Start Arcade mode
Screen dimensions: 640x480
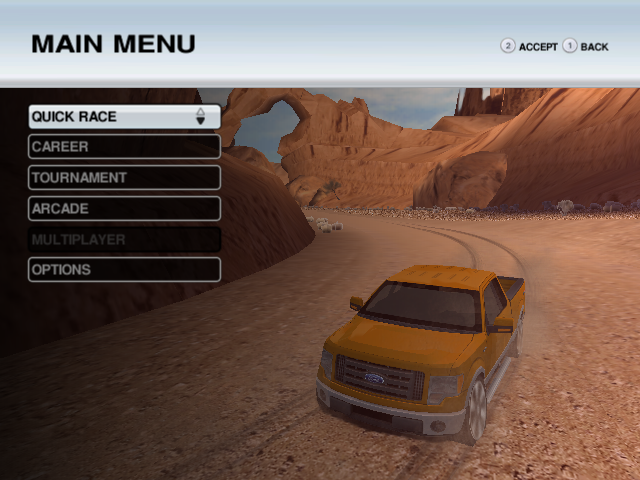[x=124, y=209]
